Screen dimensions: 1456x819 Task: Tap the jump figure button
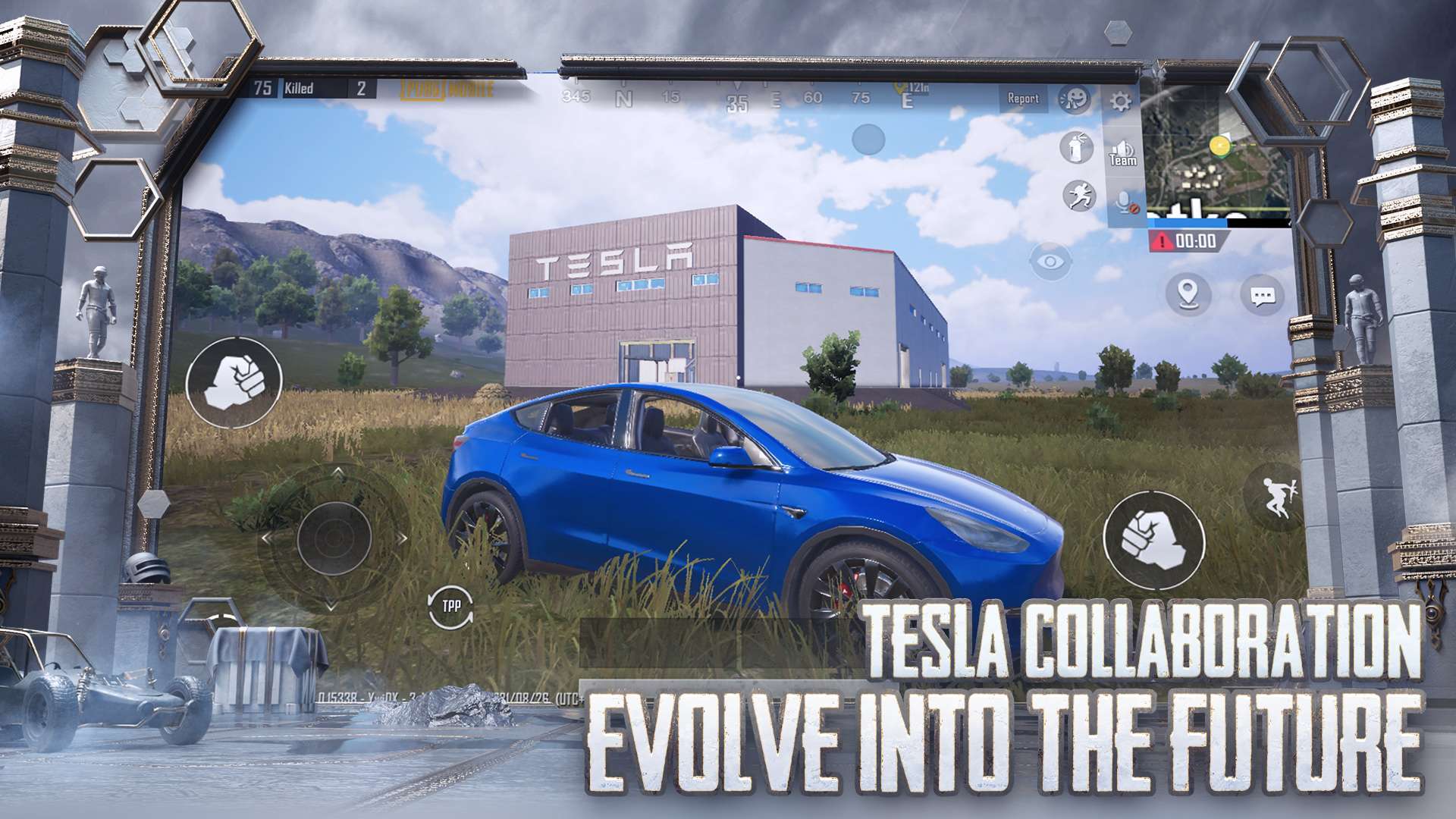coord(1277,497)
